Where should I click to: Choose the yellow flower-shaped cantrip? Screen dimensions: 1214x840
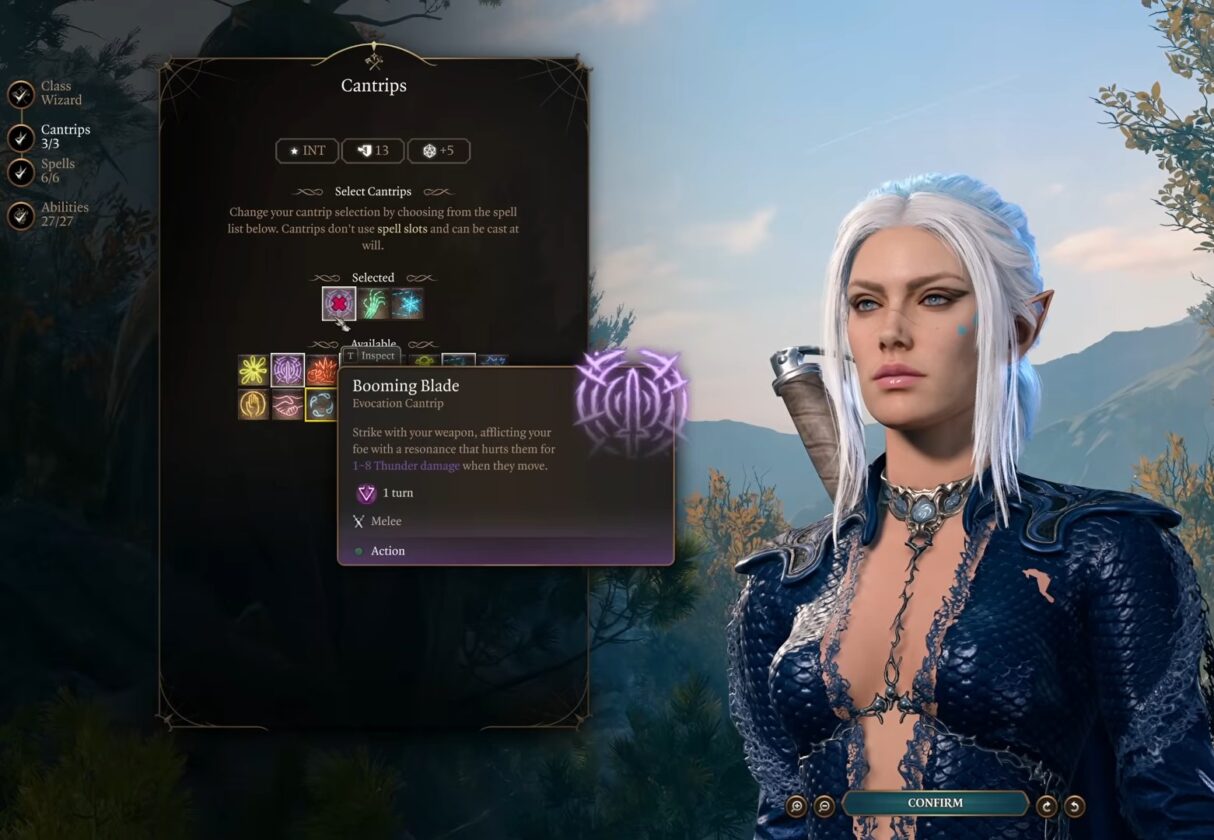click(x=253, y=370)
